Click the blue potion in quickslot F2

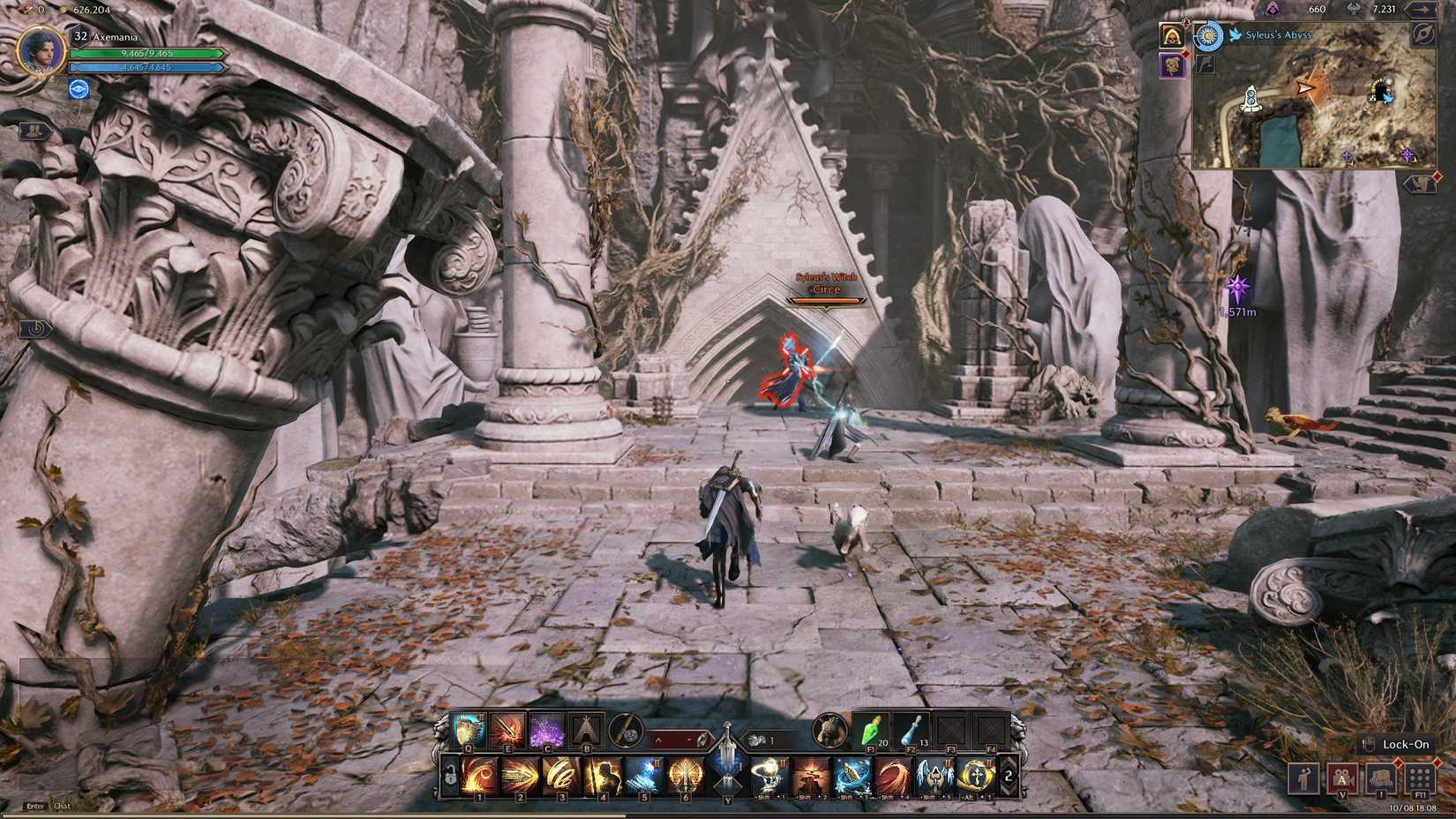click(909, 731)
